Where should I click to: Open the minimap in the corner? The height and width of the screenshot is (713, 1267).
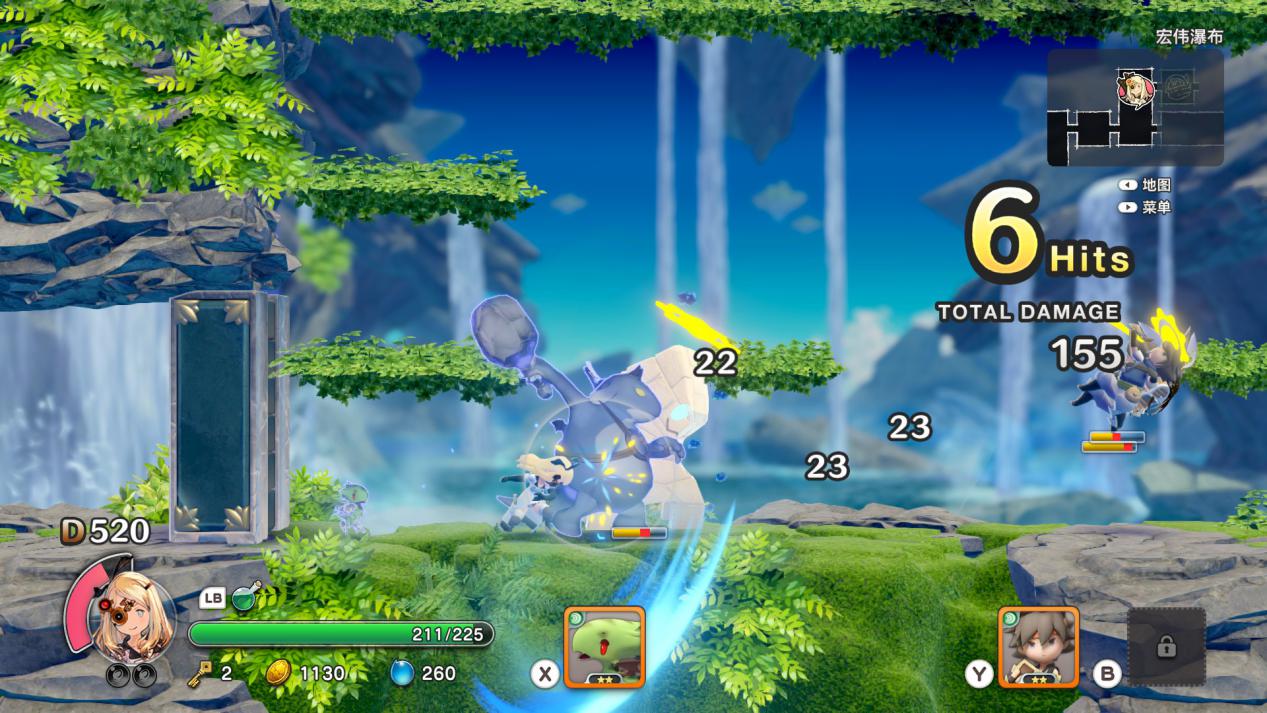(1135, 108)
